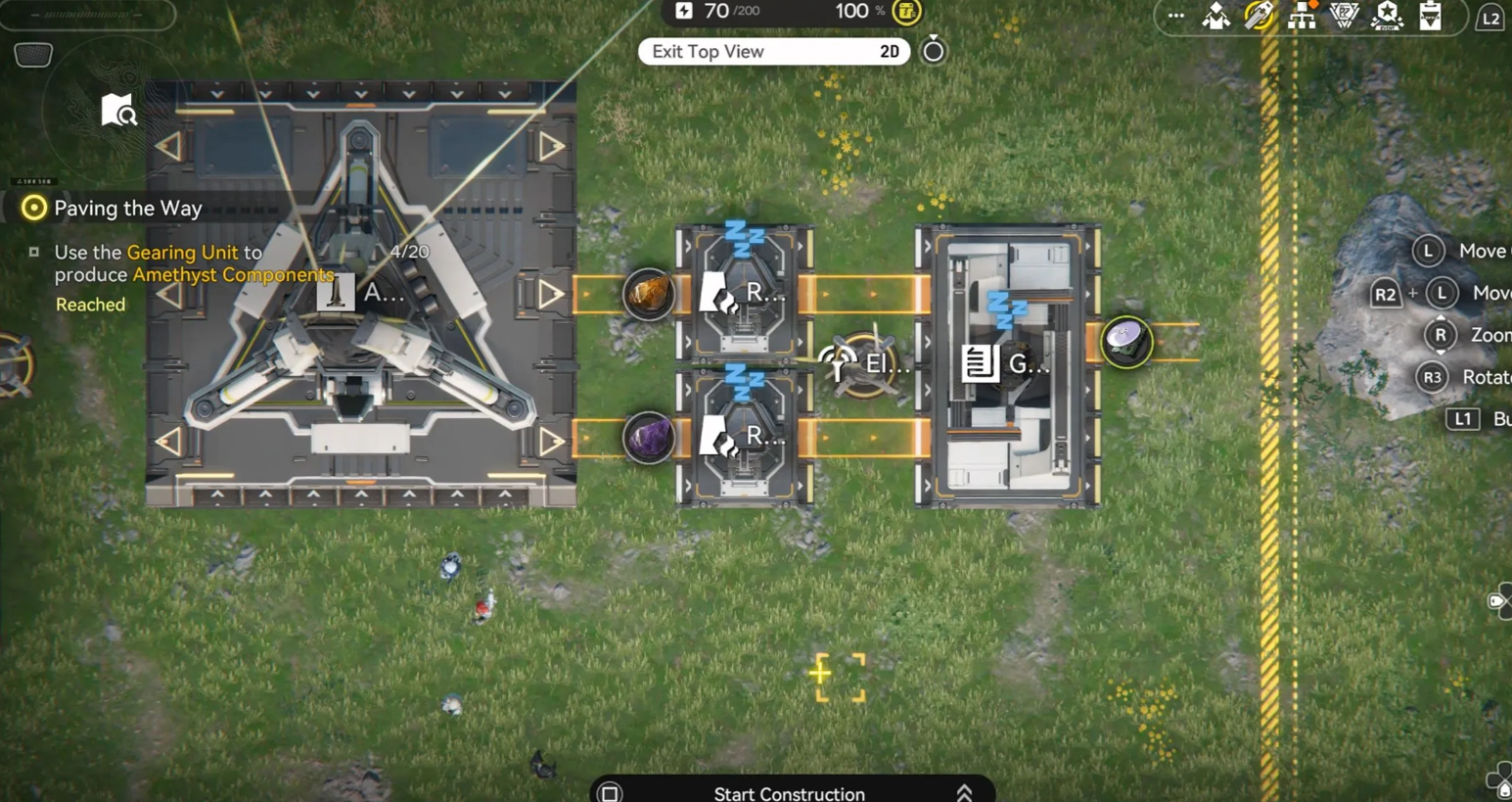Open the map search icon
Viewport: 1512px width, 802px height.
[118, 111]
